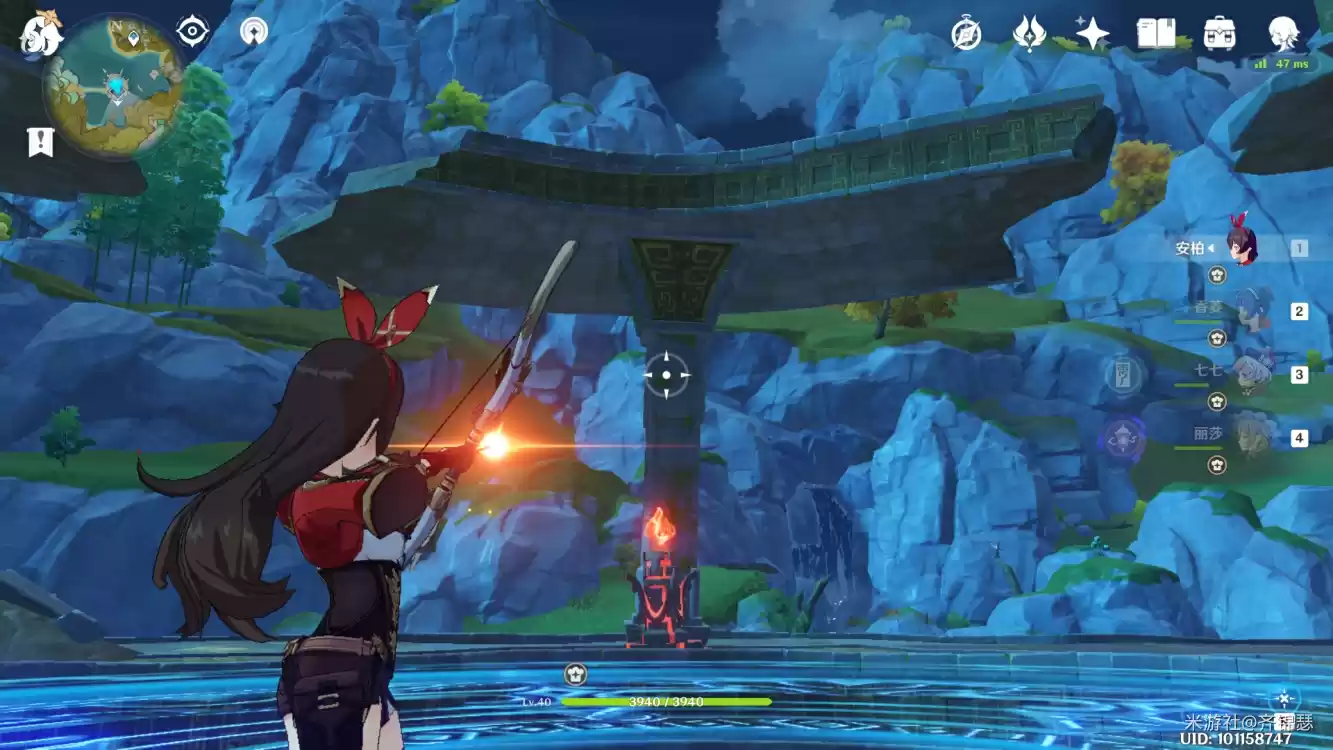Open the quest log exclamation bookmark
The width and height of the screenshot is (1333, 750).
(x=40, y=142)
